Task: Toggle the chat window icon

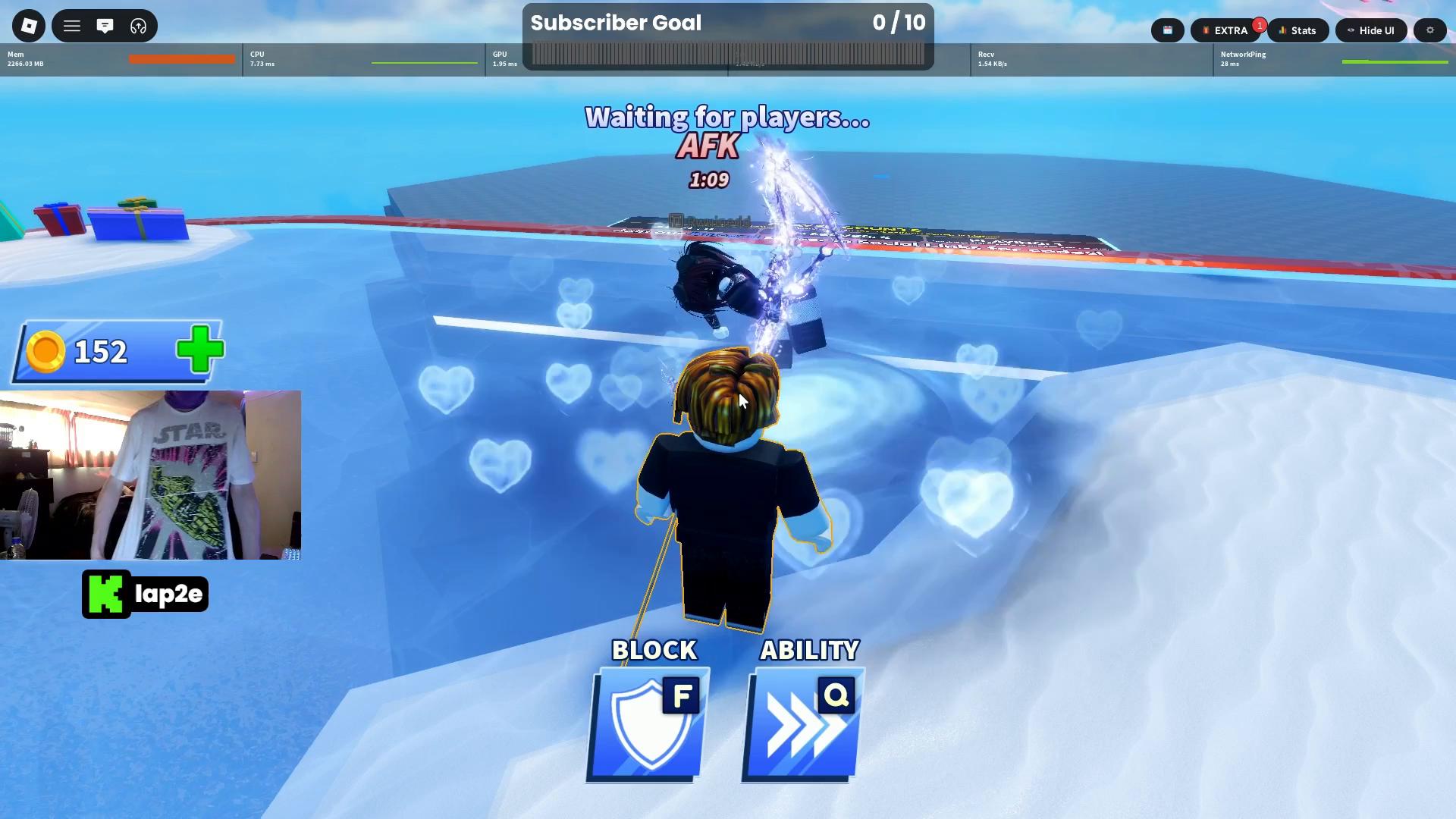Action: [x=105, y=27]
